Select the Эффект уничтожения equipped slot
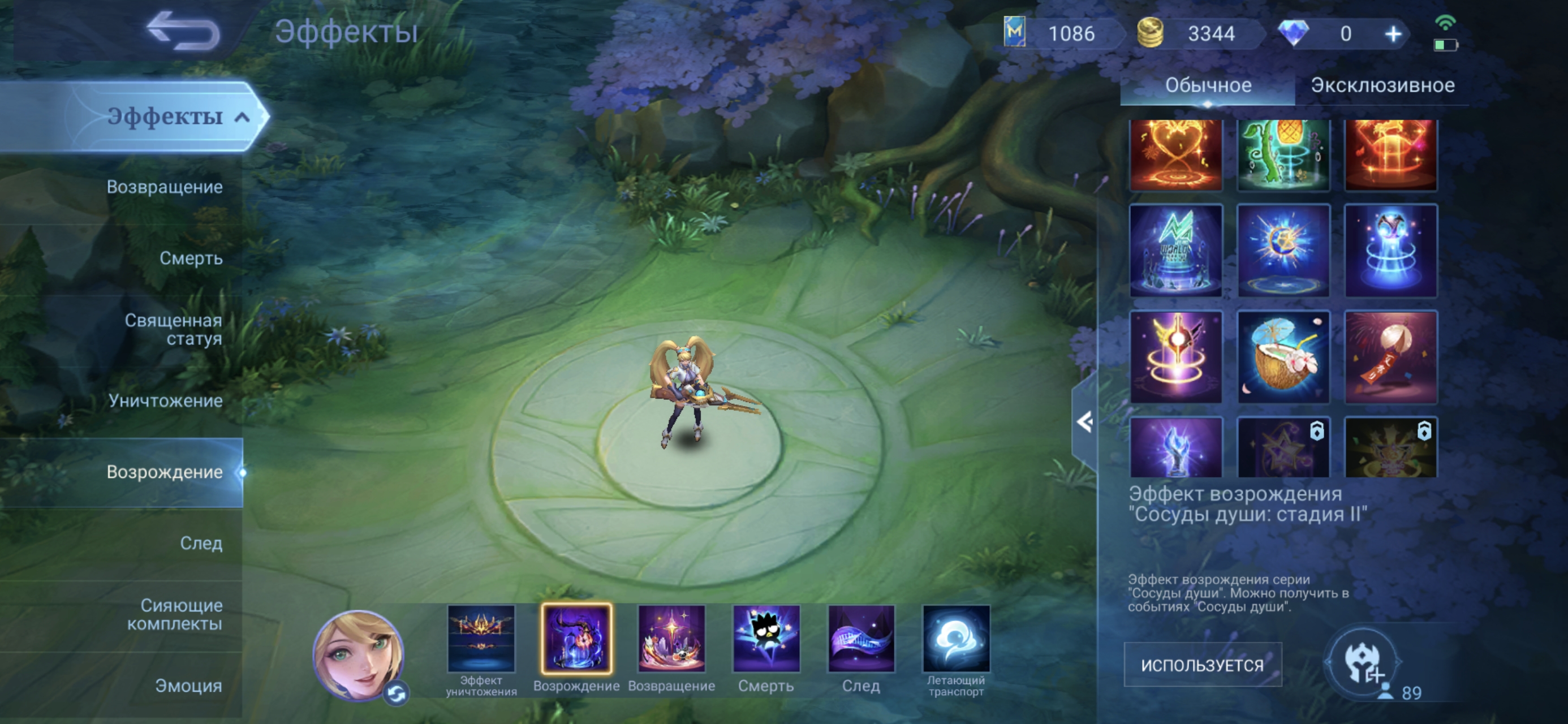 (x=481, y=639)
